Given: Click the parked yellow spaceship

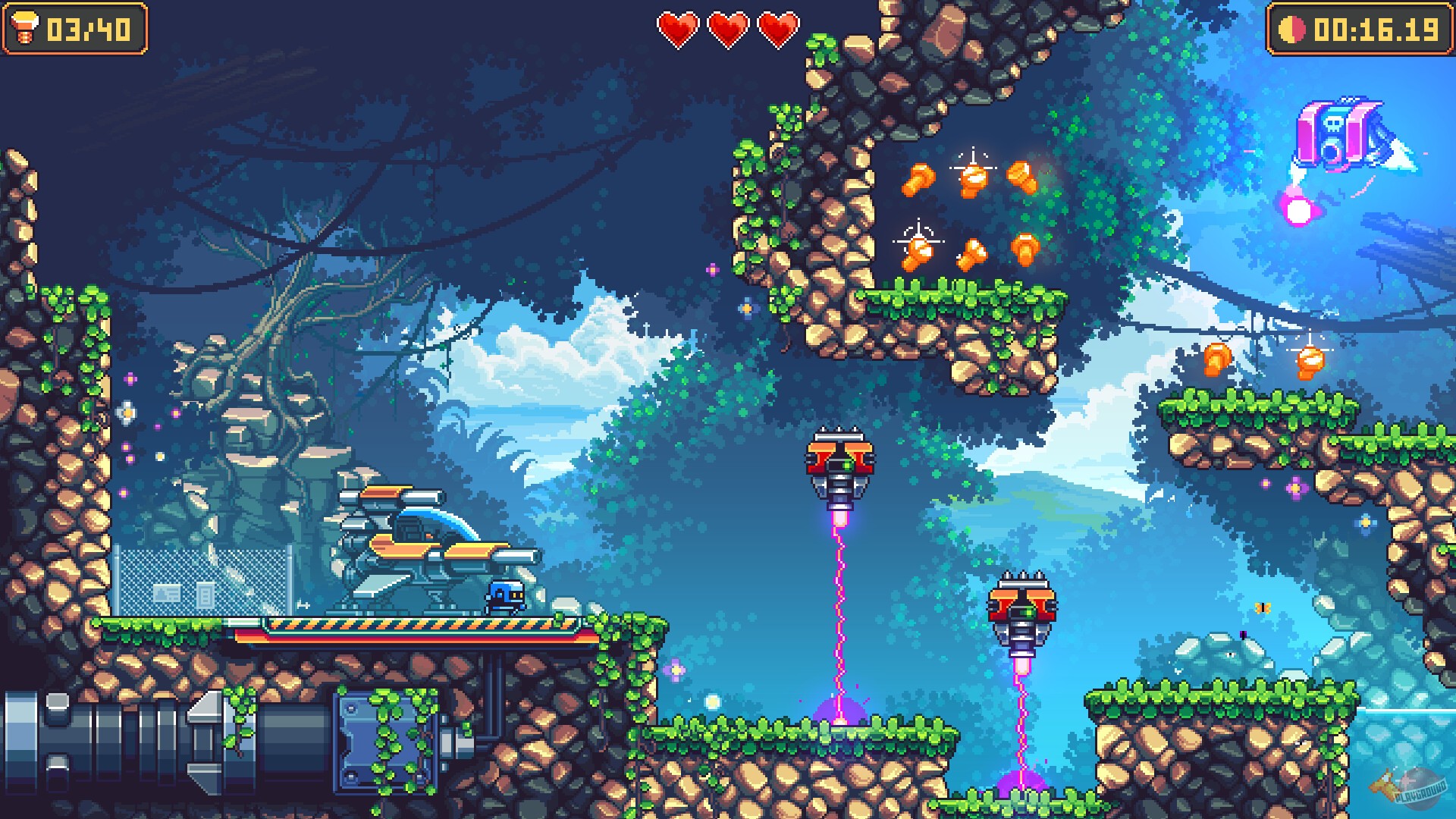Looking at the screenshot, I should [x=425, y=546].
